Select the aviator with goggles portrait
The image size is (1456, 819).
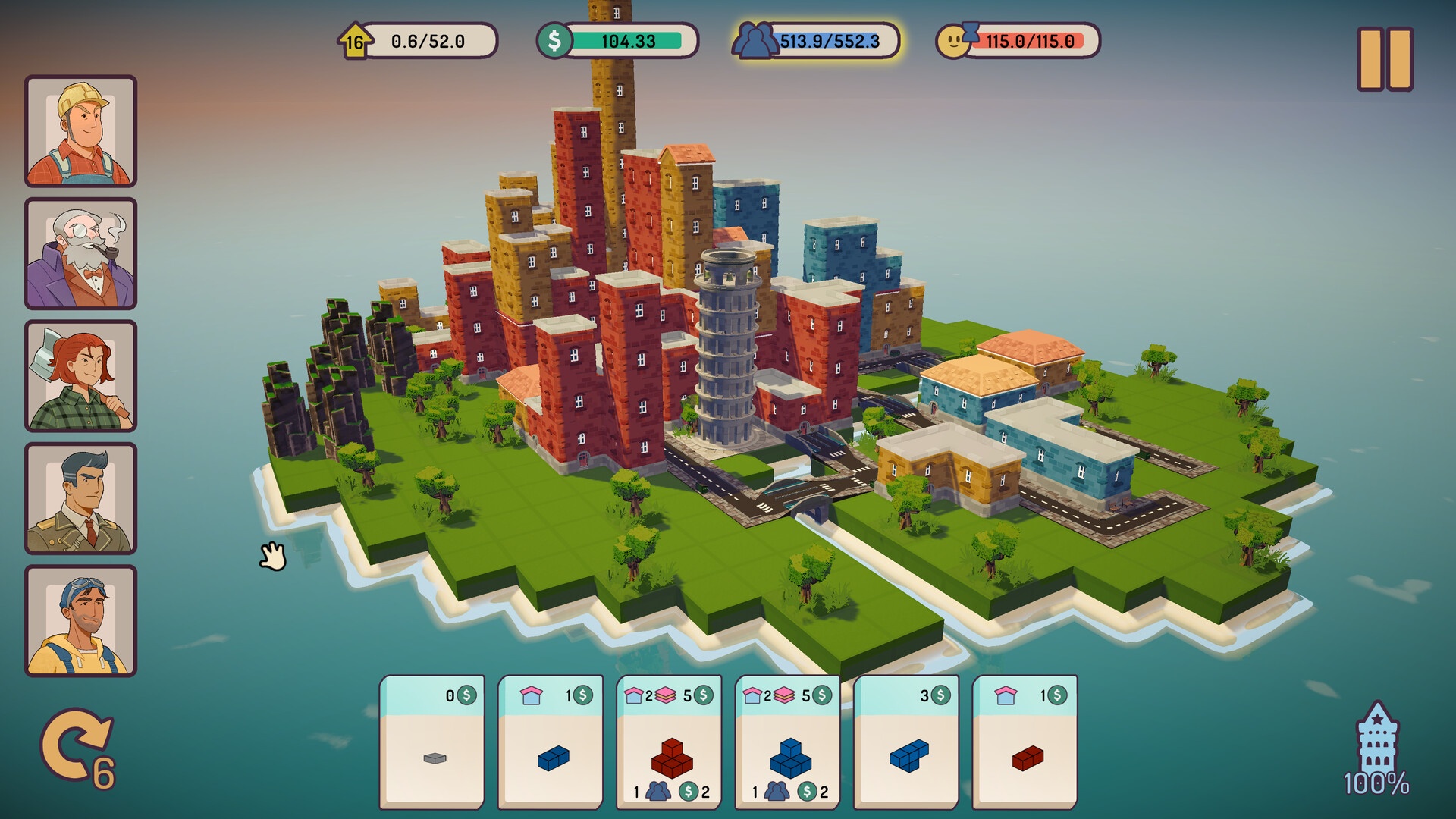pyautogui.click(x=81, y=621)
